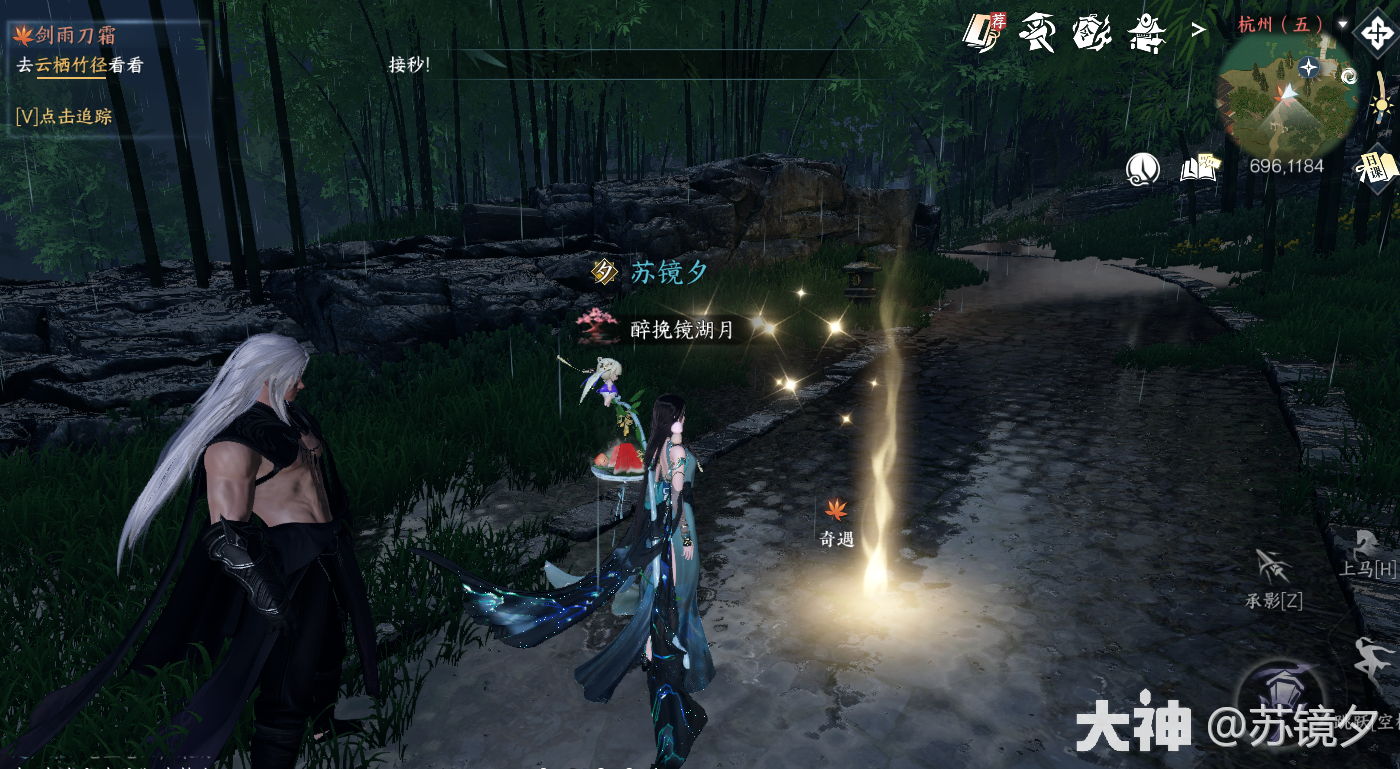
Task: Click the round clock icon below minimap
Action: (1143, 169)
